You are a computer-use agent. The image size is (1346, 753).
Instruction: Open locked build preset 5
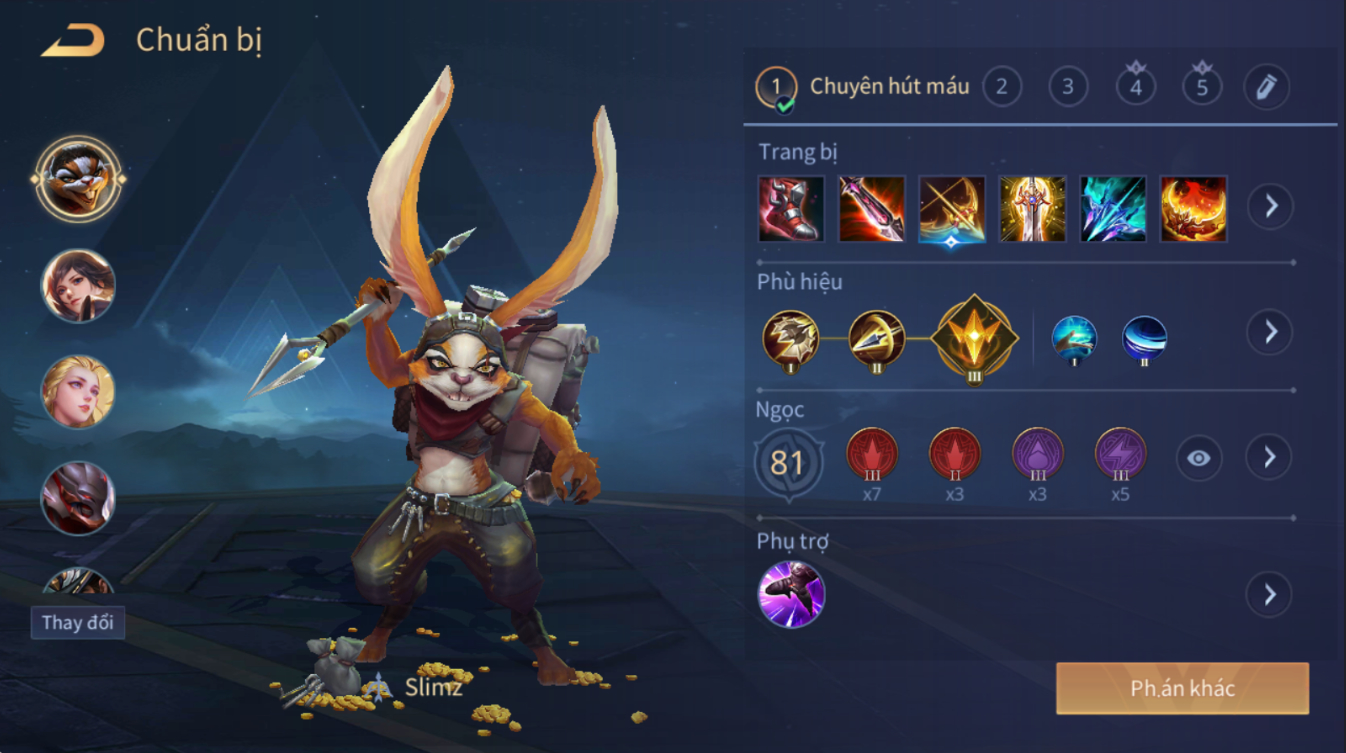pyautogui.click(x=1202, y=87)
